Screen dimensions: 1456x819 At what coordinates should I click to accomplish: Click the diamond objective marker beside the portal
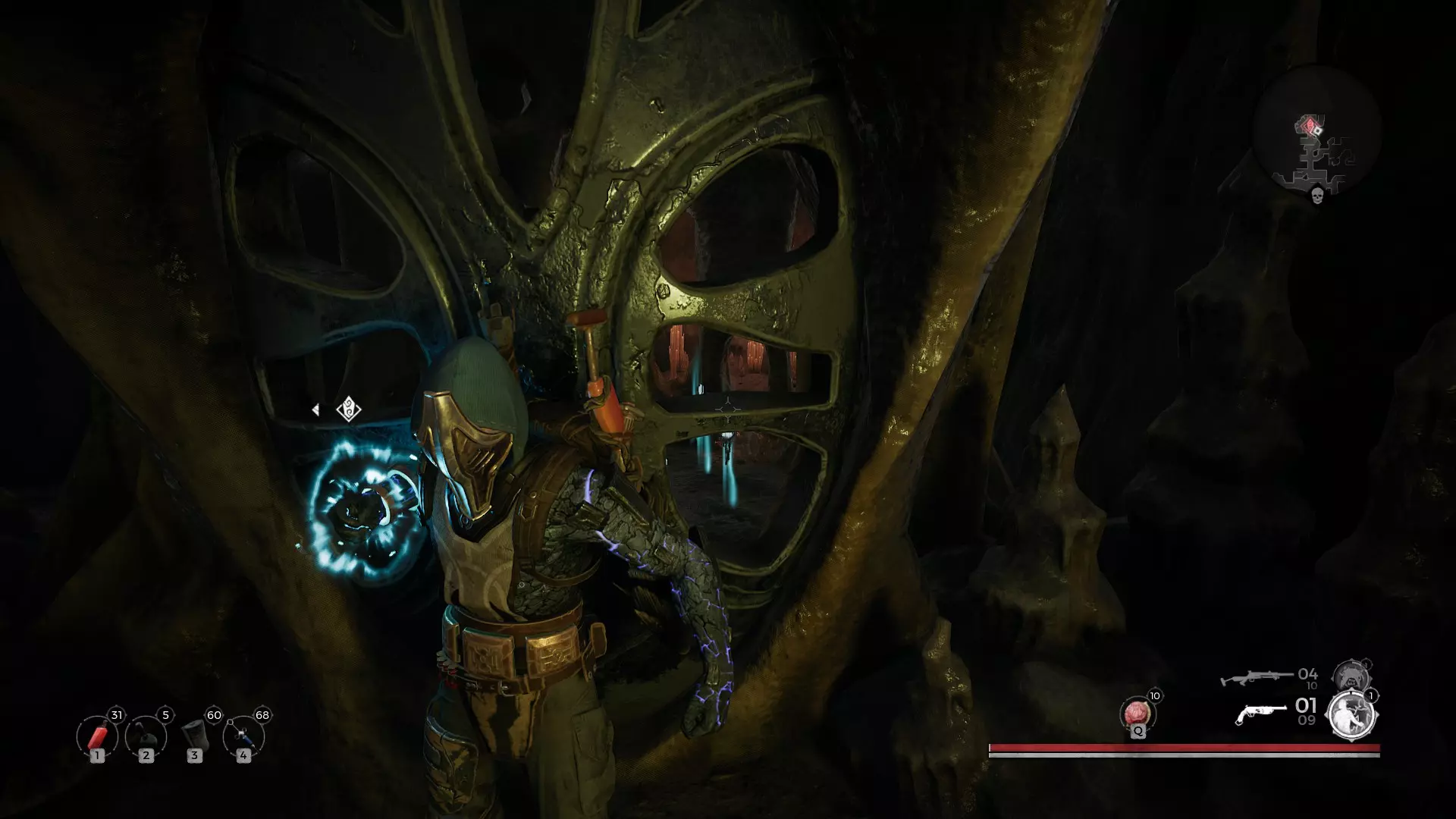click(x=349, y=409)
